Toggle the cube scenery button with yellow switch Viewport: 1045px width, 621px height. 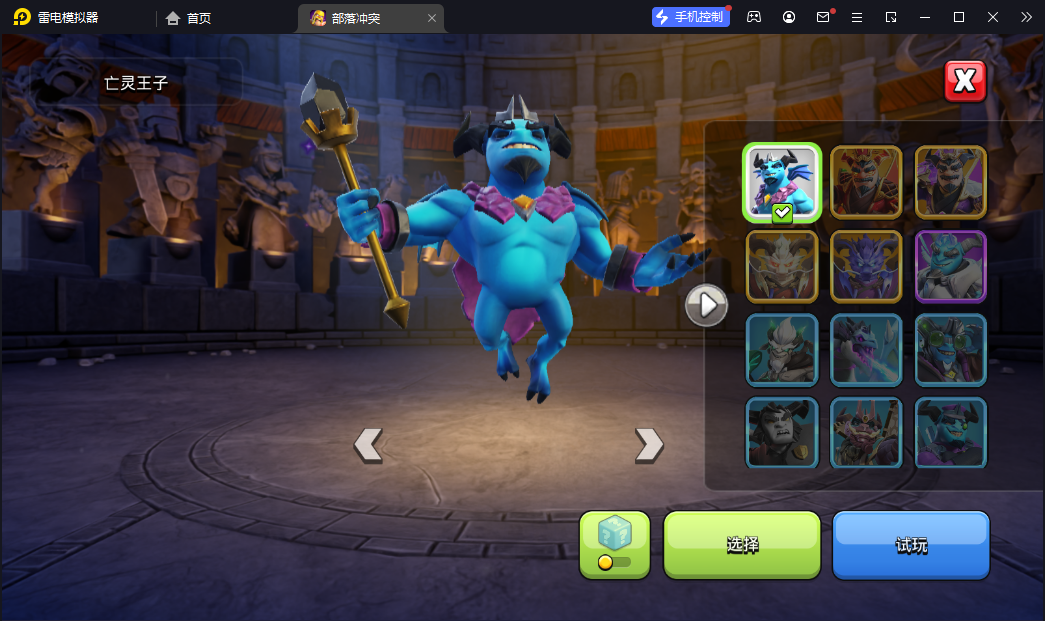coord(614,545)
